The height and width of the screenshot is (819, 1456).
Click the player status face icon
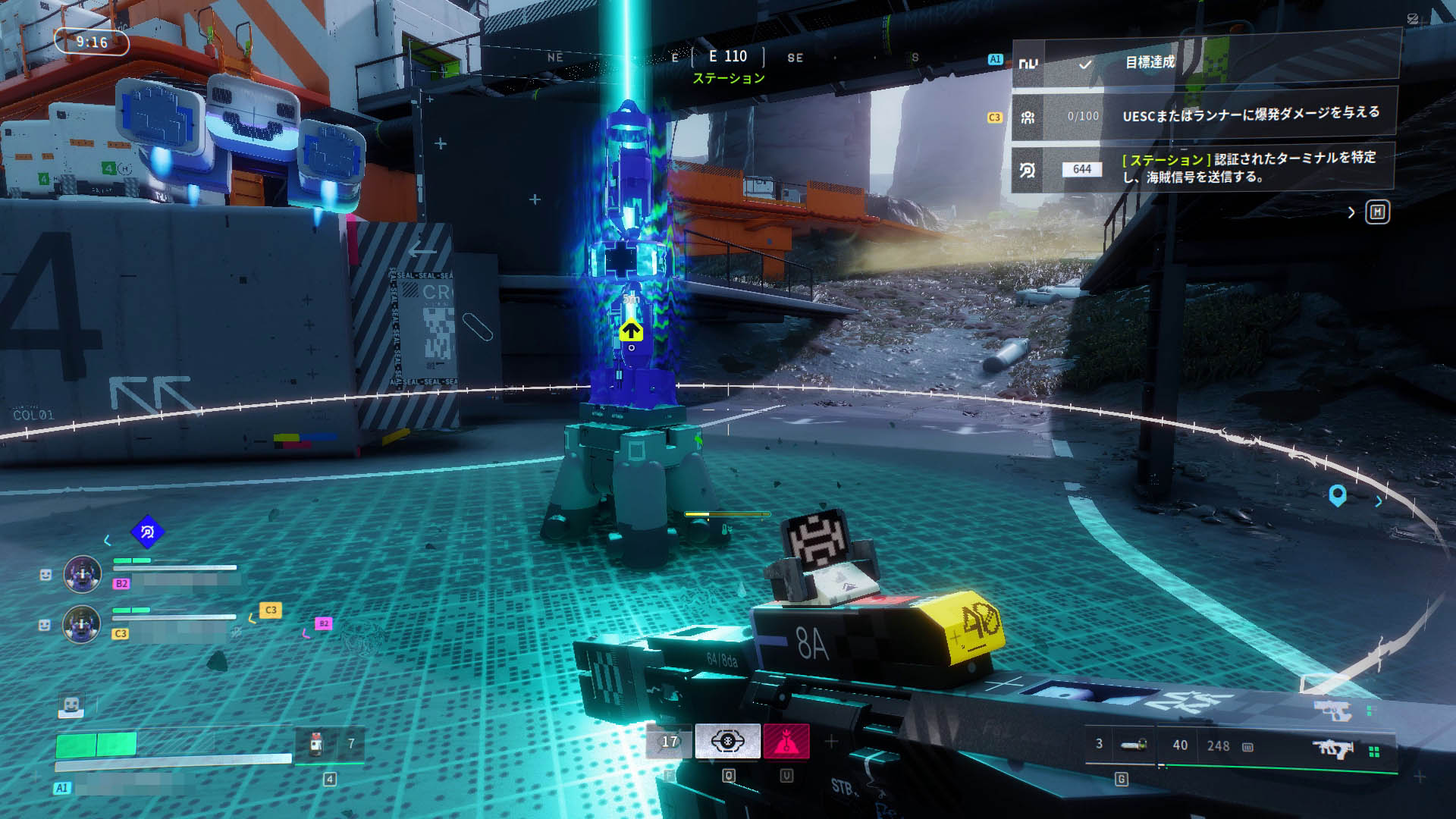(x=71, y=705)
